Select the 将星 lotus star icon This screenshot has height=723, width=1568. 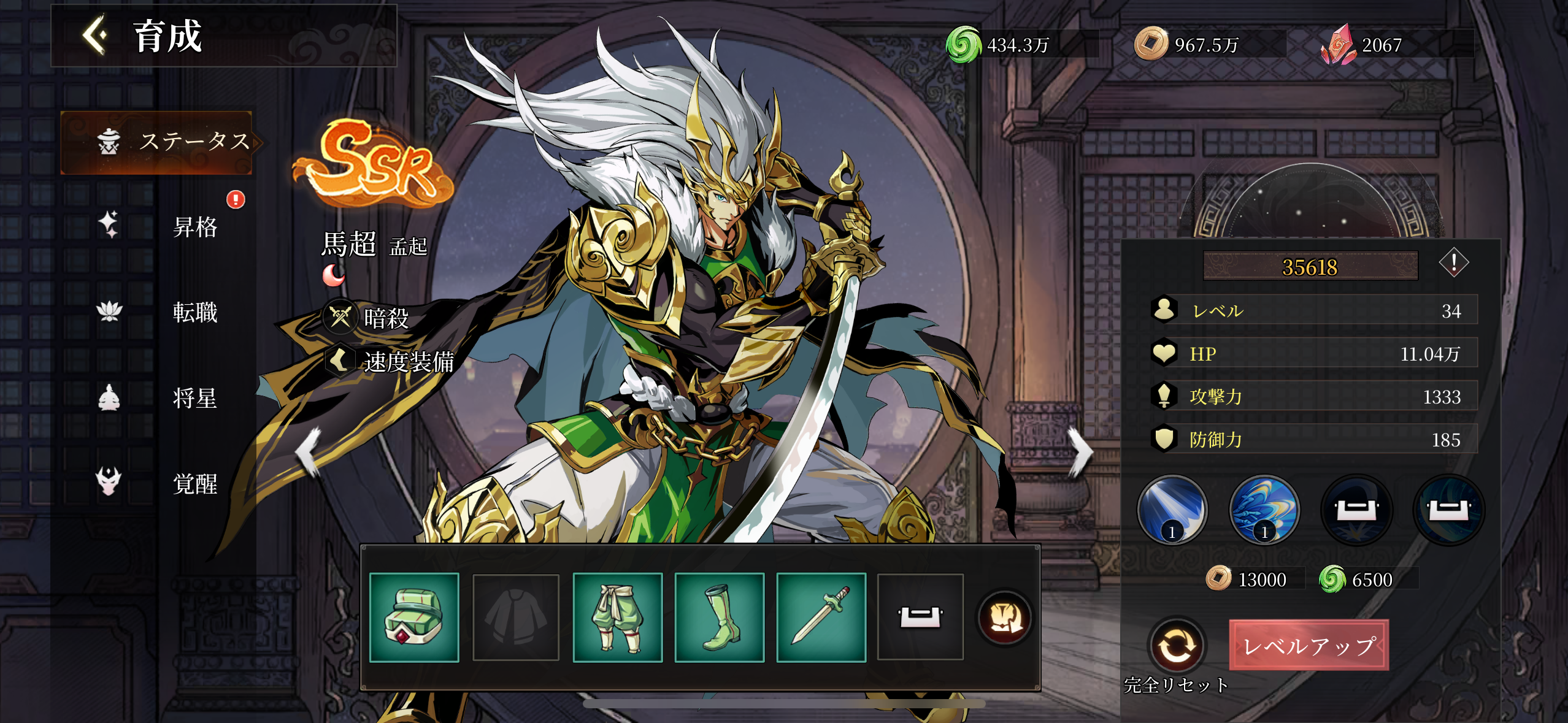click(108, 398)
